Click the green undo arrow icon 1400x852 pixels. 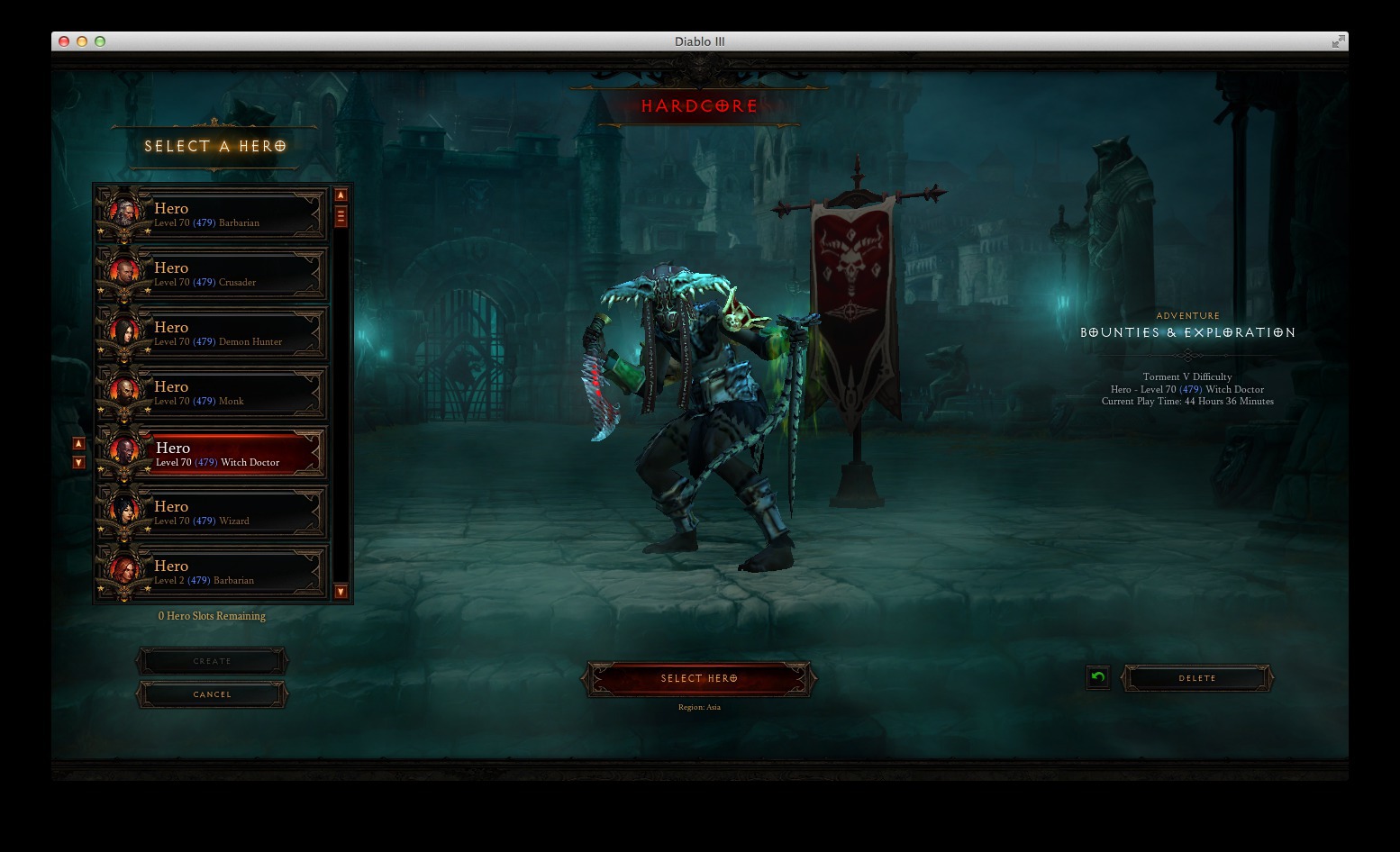coord(1097,677)
